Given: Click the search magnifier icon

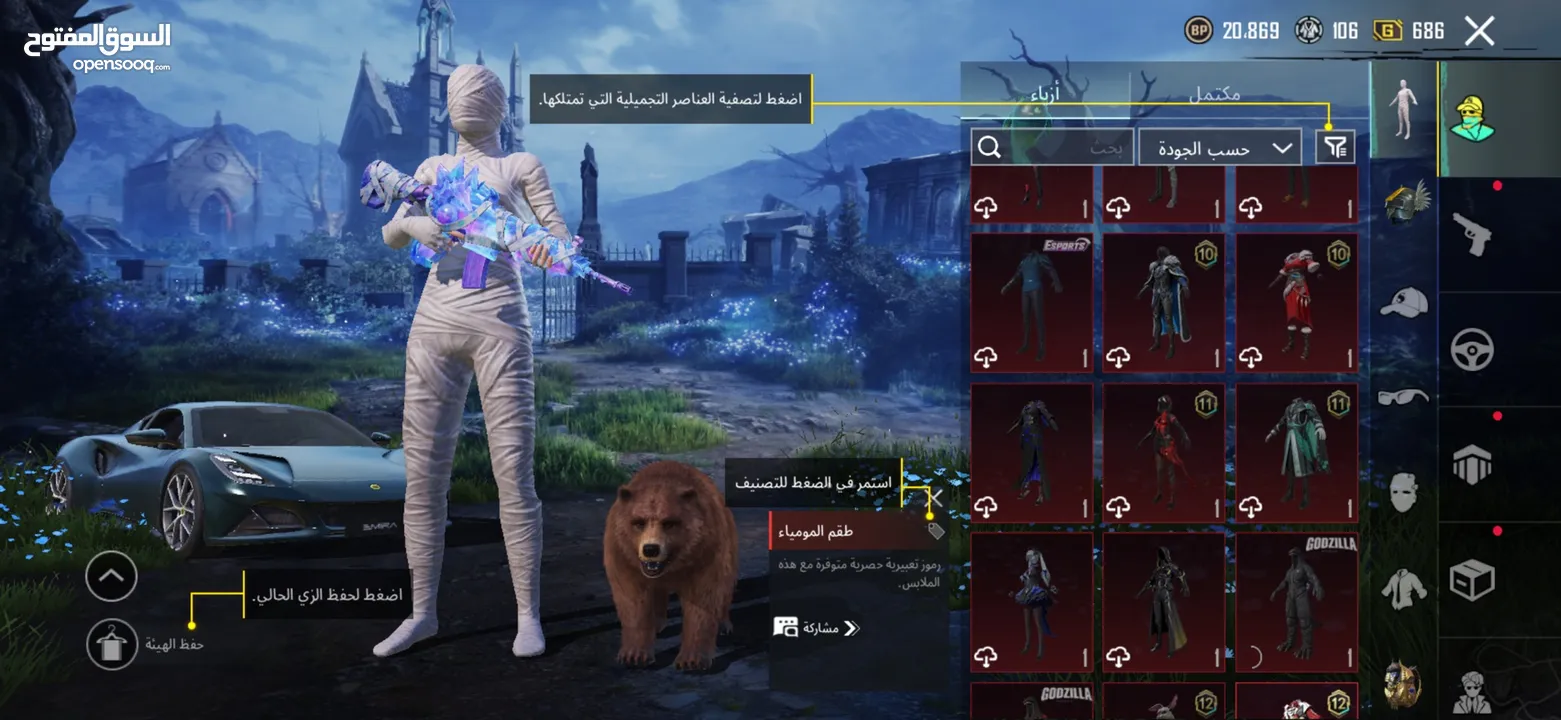Looking at the screenshot, I should coord(990,146).
